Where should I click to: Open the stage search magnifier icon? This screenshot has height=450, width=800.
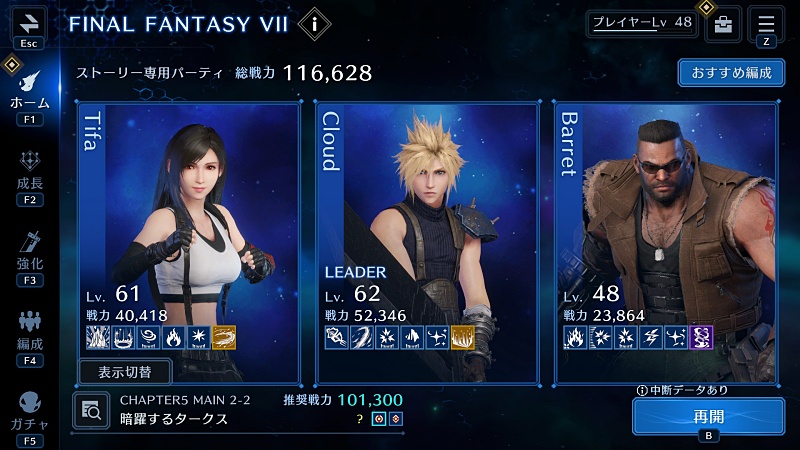pyautogui.click(x=91, y=409)
